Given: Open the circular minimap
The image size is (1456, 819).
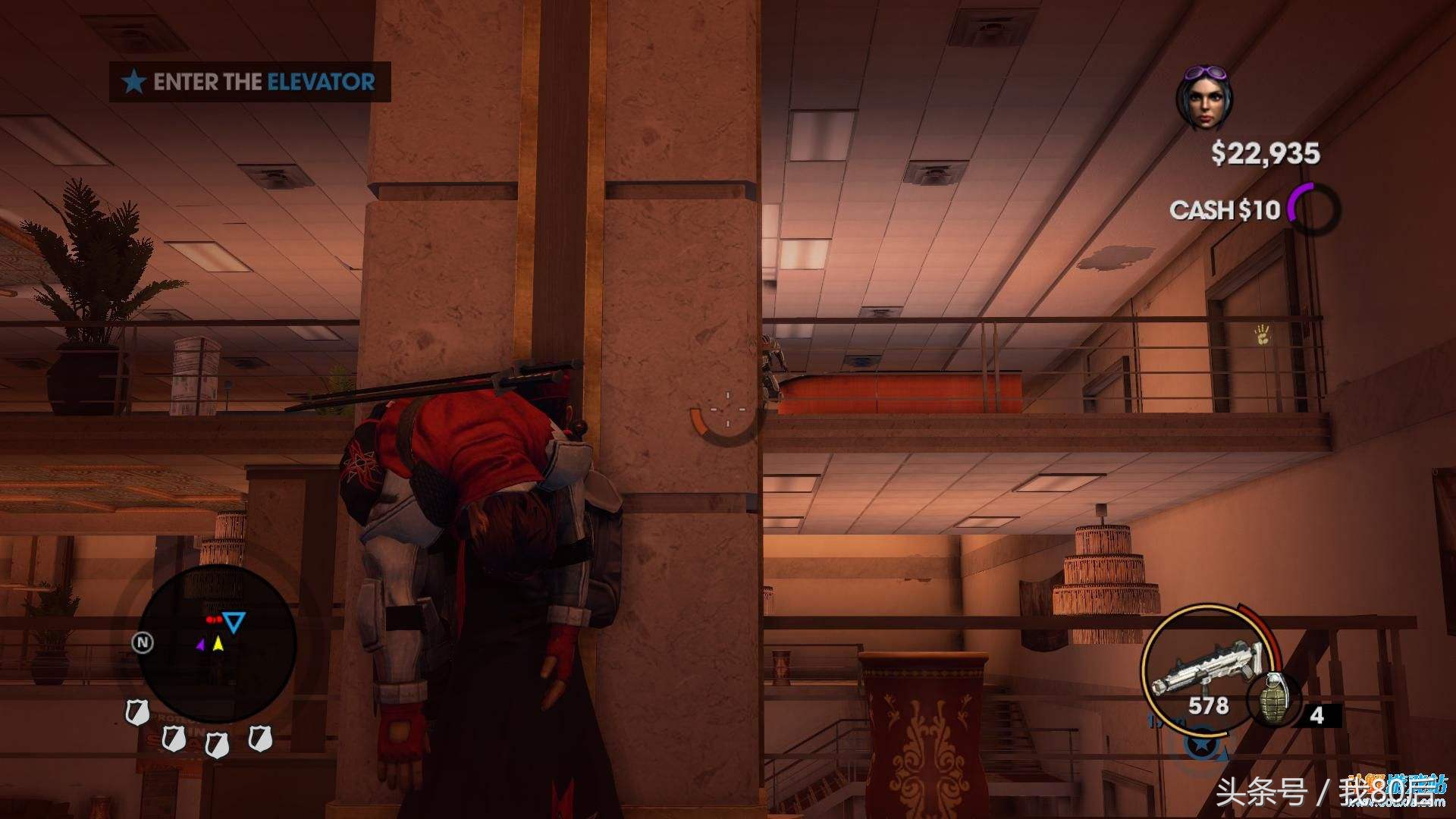Looking at the screenshot, I should (216, 643).
